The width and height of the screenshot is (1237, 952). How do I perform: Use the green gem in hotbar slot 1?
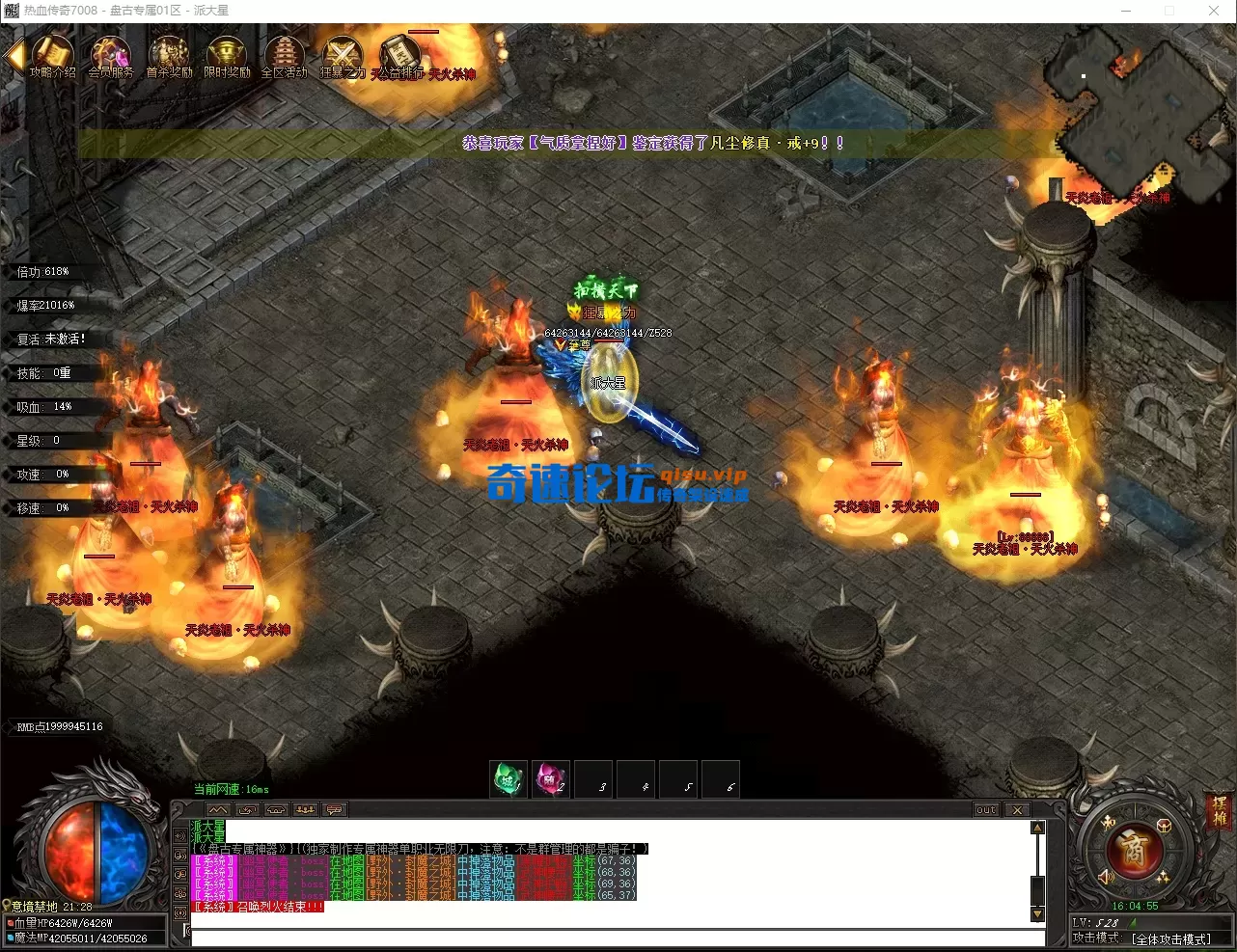click(508, 779)
